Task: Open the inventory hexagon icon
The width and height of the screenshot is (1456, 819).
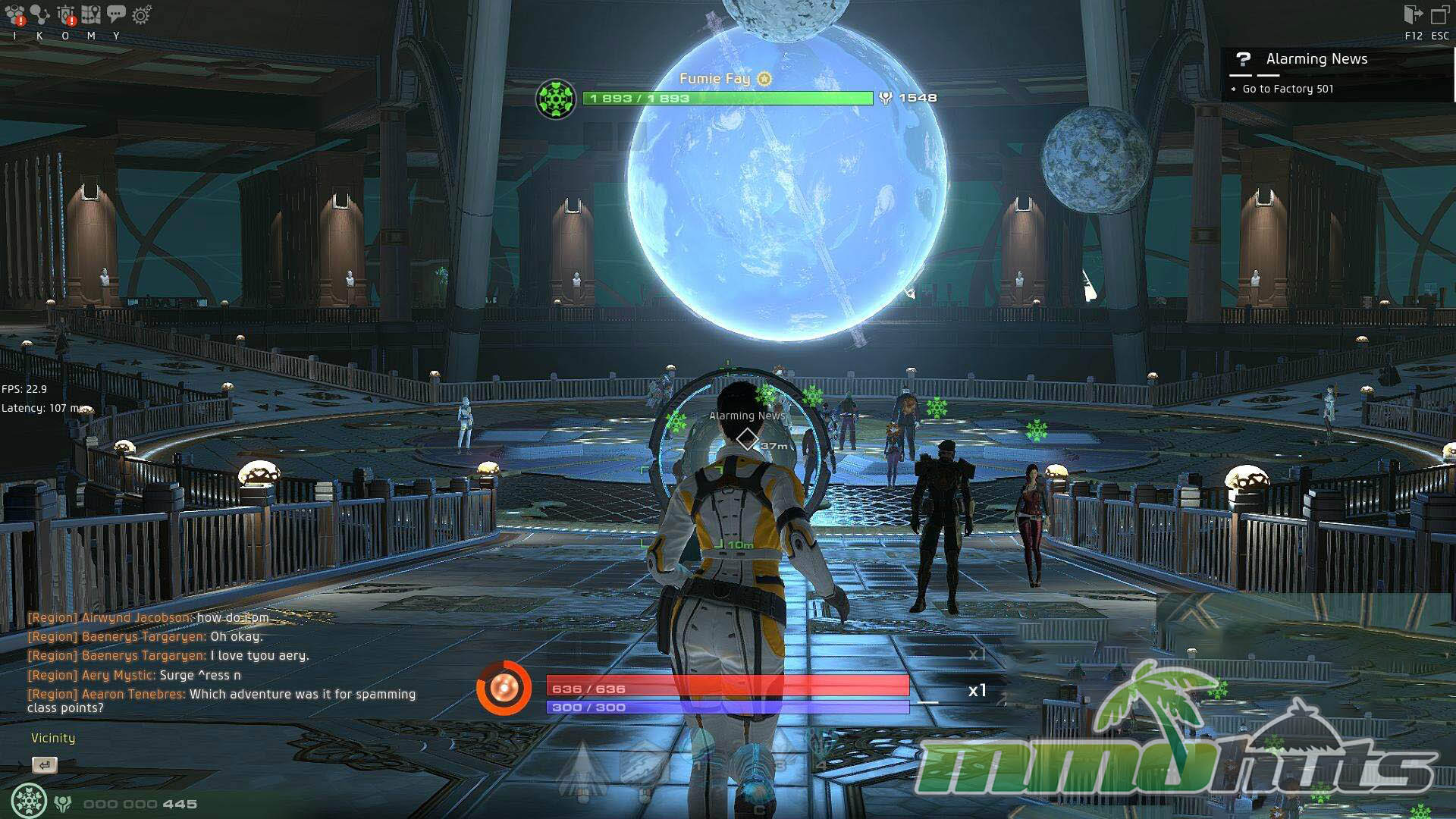Action: pyautogui.click(x=14, y=14)
